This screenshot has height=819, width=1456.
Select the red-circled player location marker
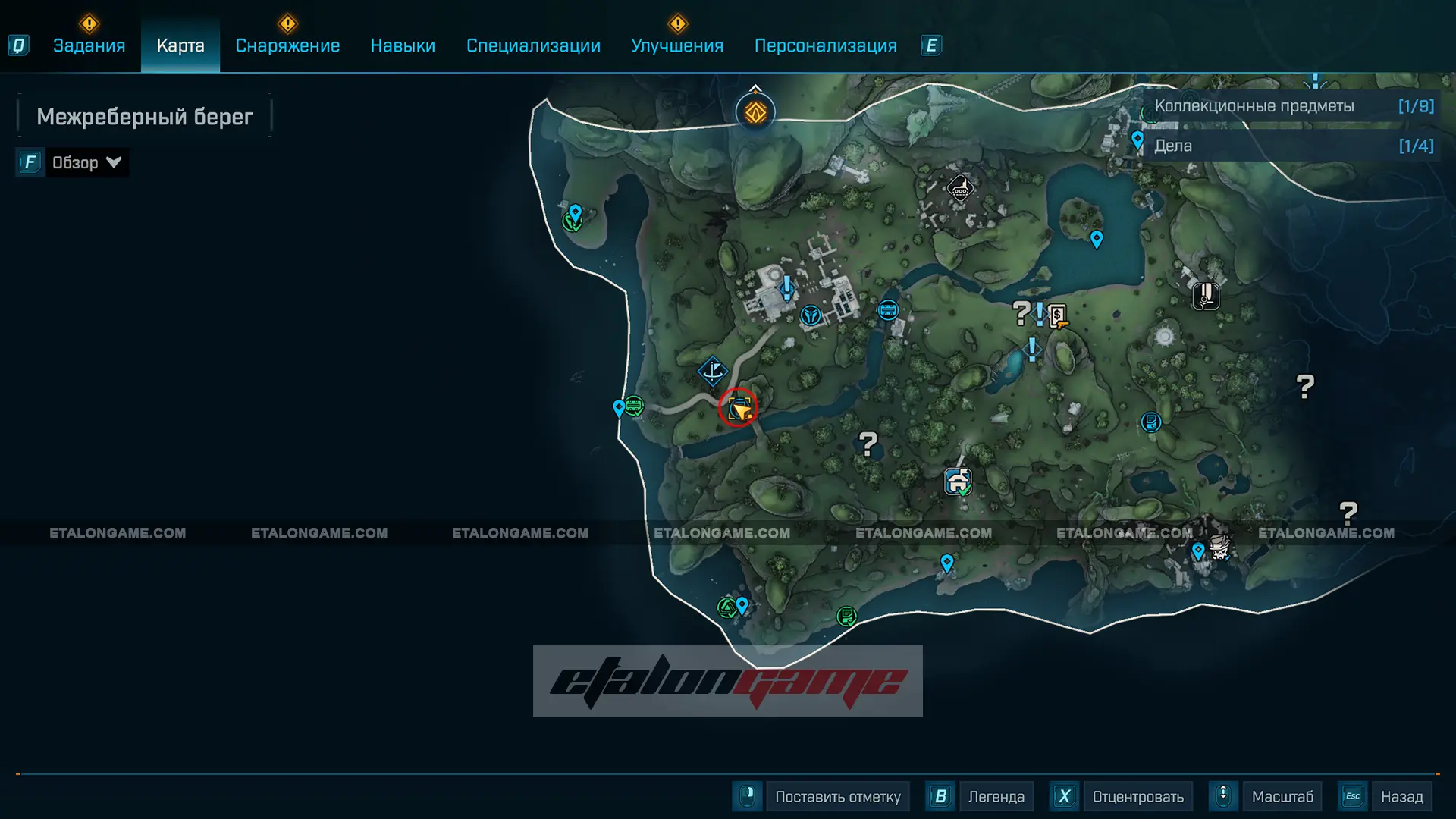click(x=739, y=409)
